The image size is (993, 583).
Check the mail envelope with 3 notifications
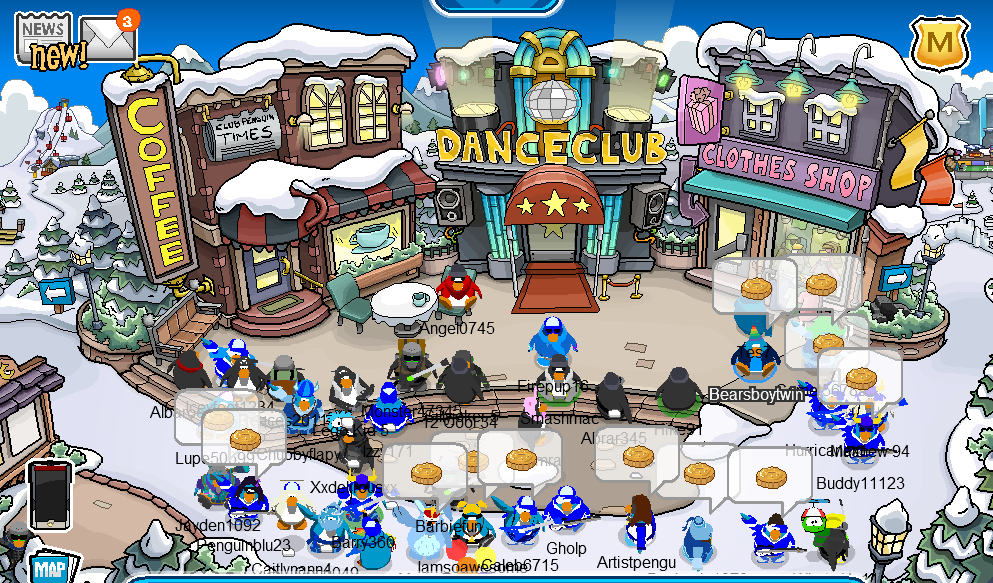click(106, 39)
